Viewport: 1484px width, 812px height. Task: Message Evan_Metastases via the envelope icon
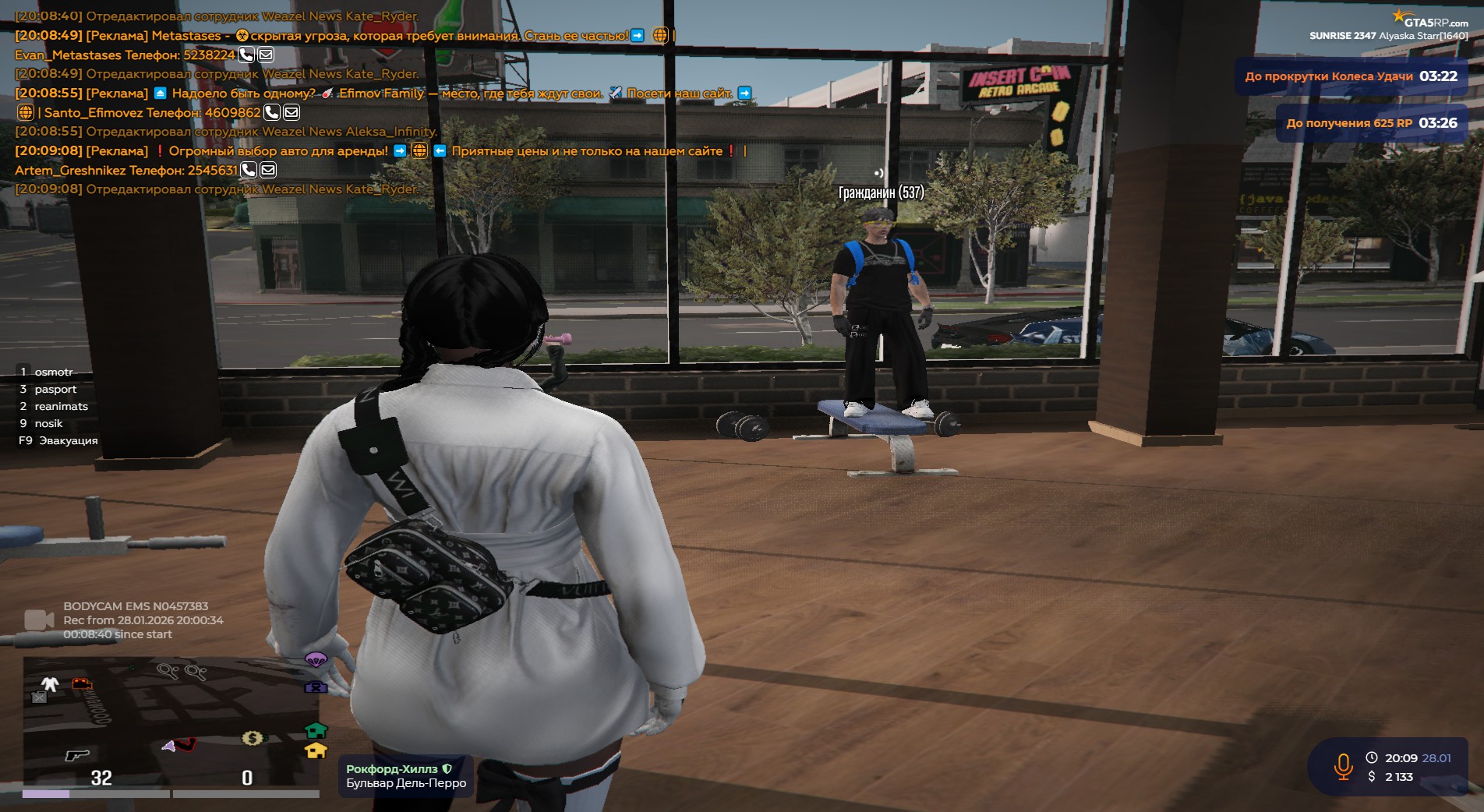coord(266,55)
